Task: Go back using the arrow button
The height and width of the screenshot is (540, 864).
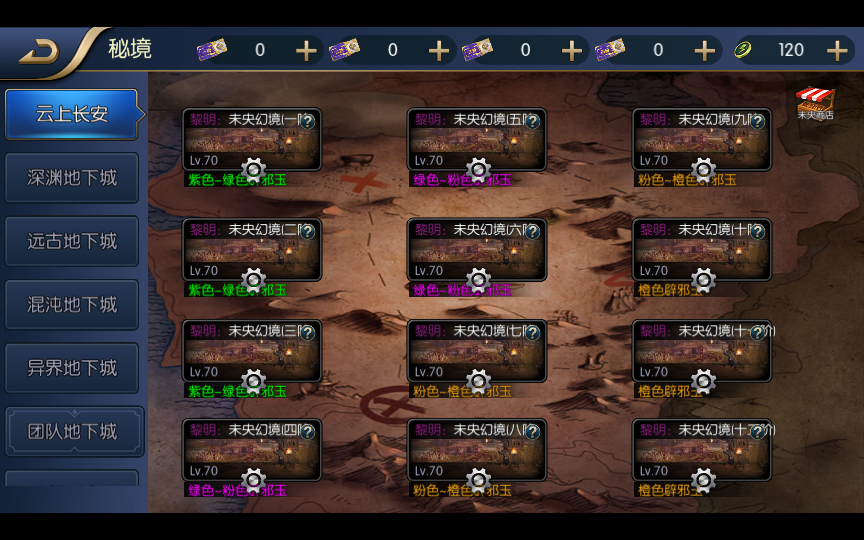Action: tap(40, 50)
